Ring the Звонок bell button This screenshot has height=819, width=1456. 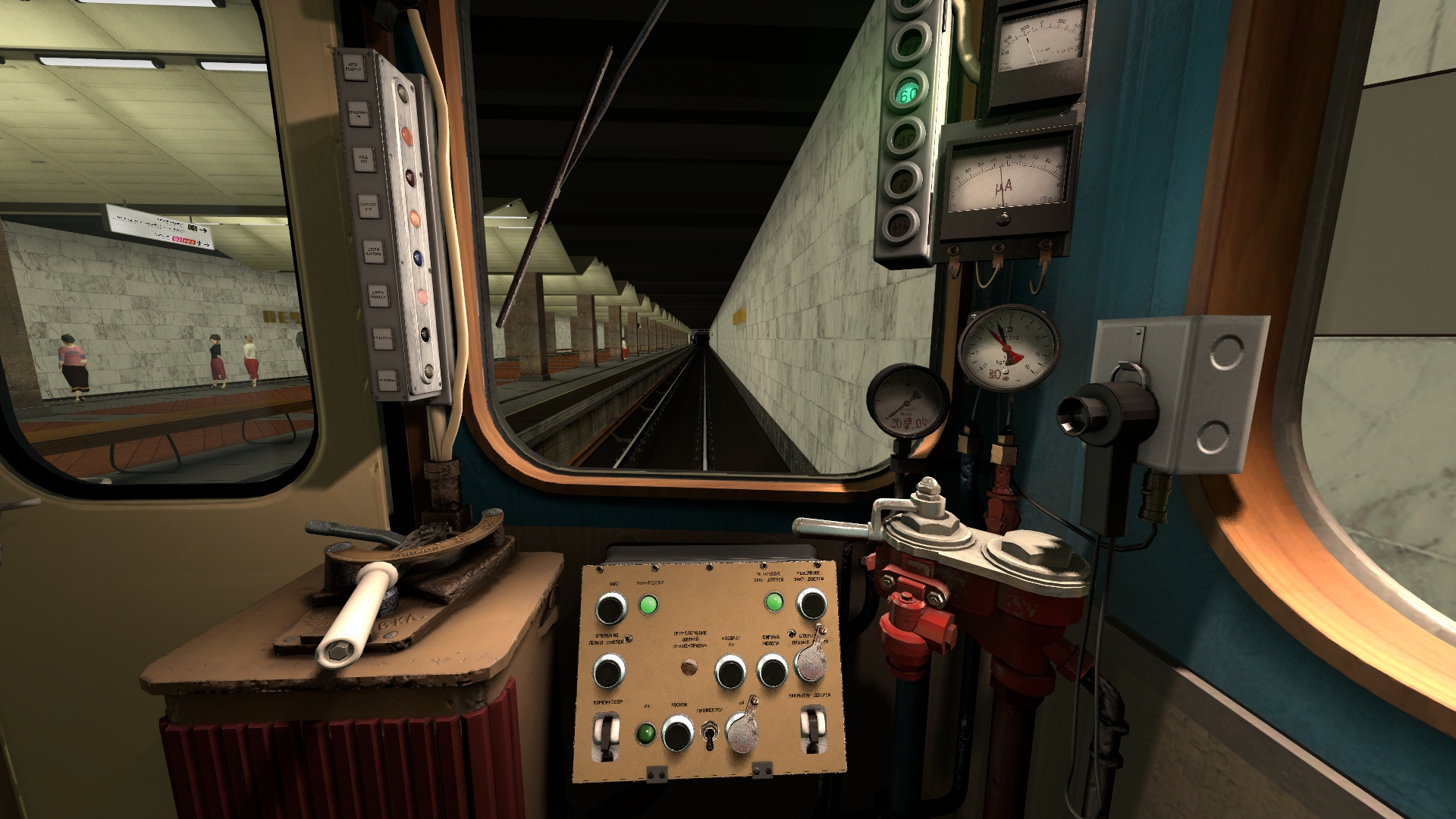tap(677, 733)
